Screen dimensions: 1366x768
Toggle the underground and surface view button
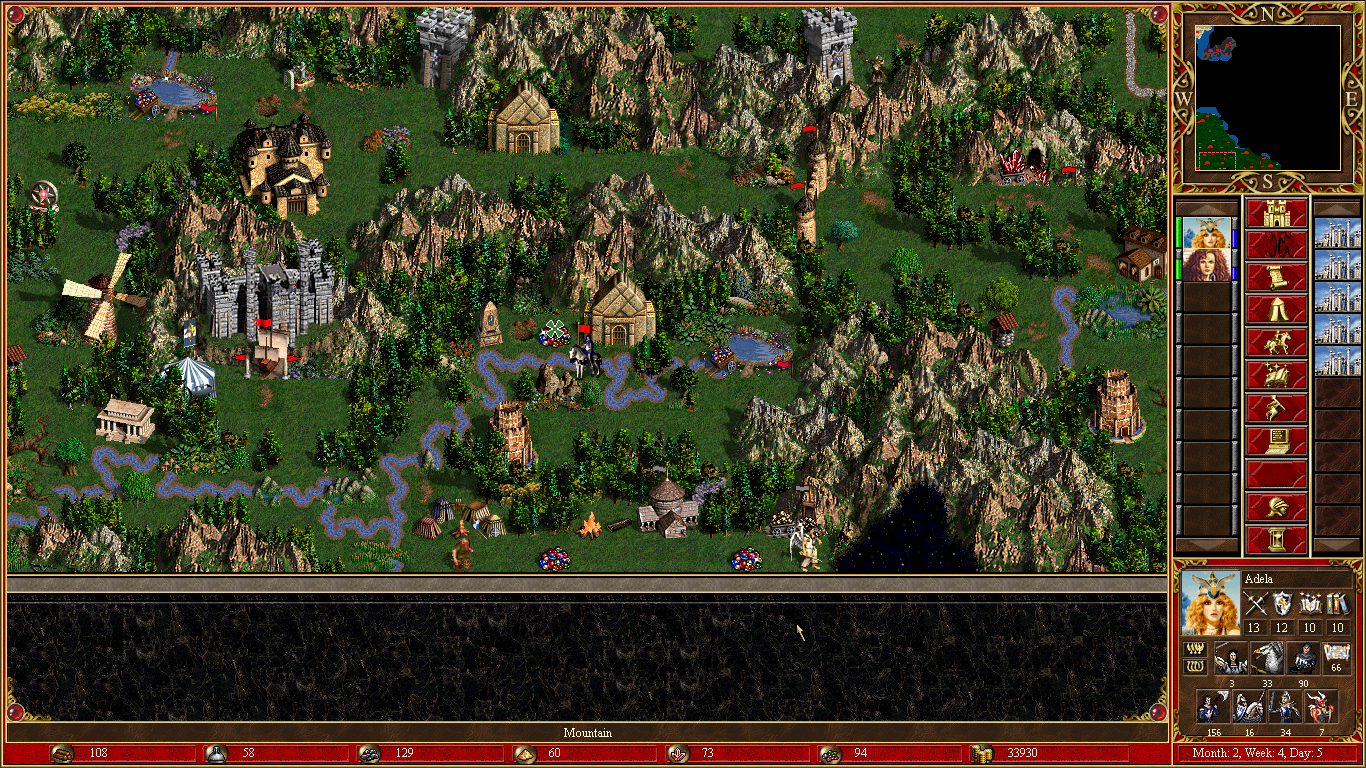point(1276,245)
